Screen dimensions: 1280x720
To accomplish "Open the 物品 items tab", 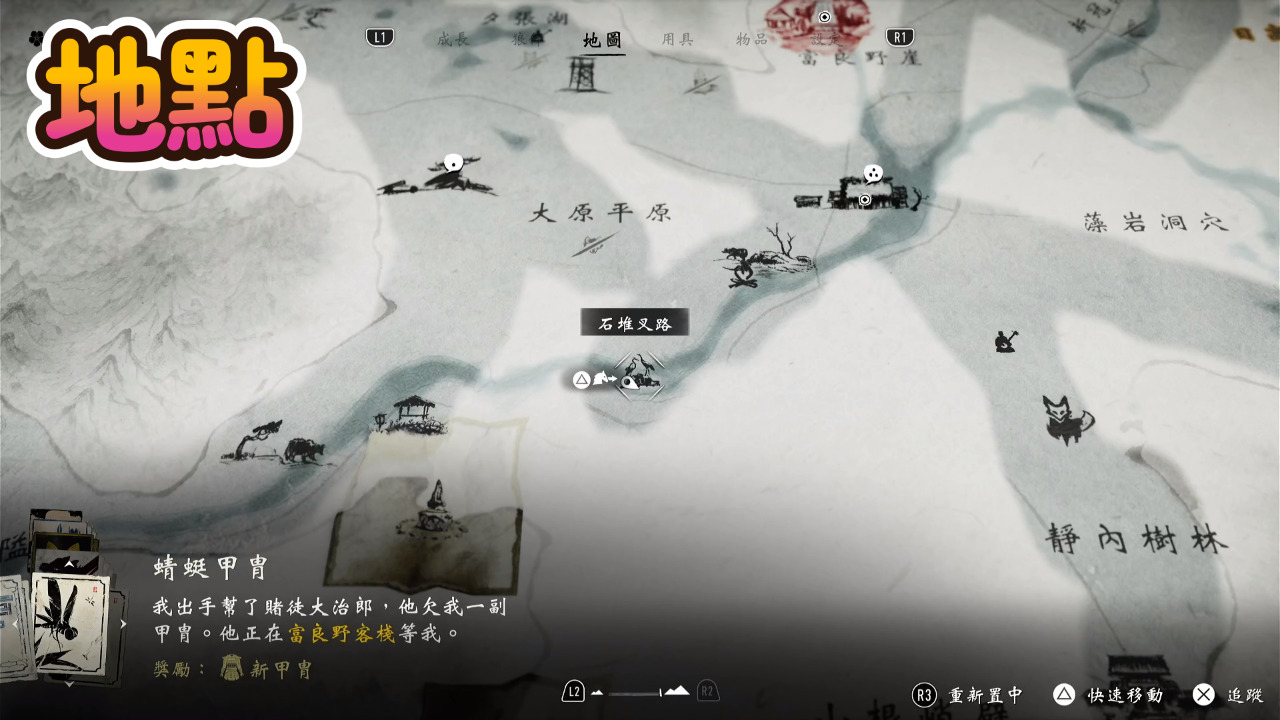I will point(752,39).
